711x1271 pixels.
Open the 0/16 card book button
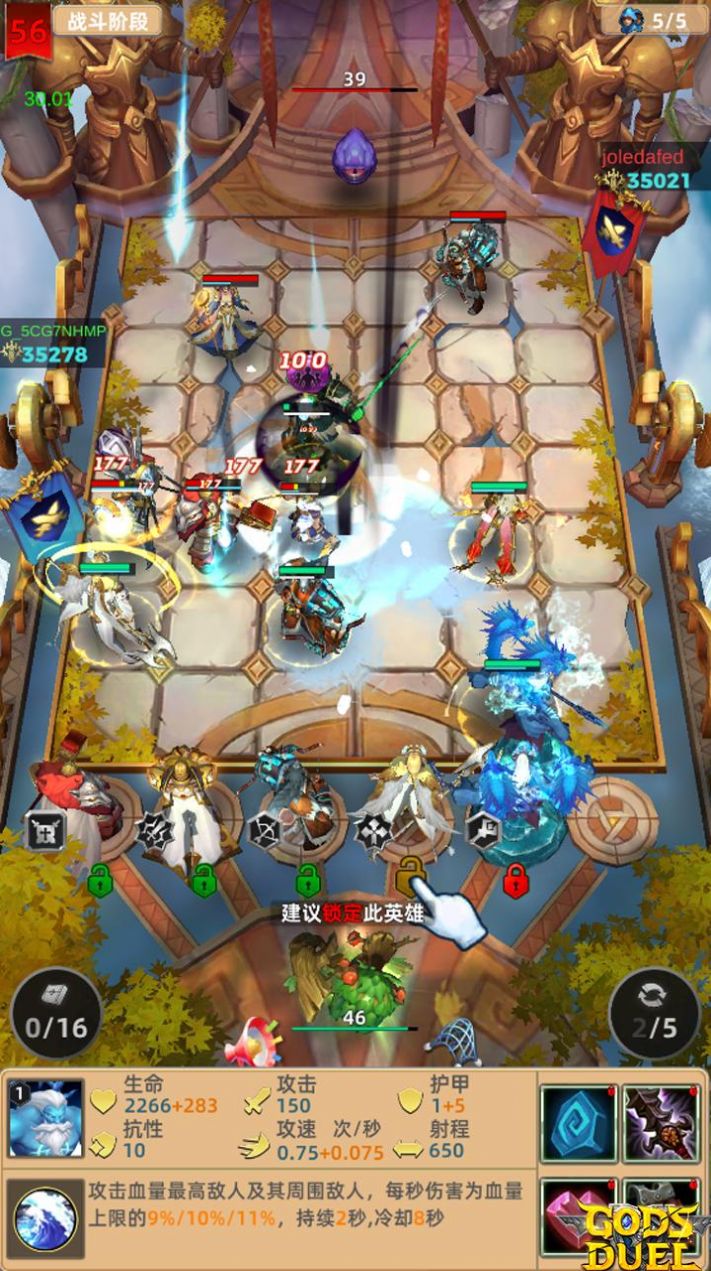pos(56,1013)
